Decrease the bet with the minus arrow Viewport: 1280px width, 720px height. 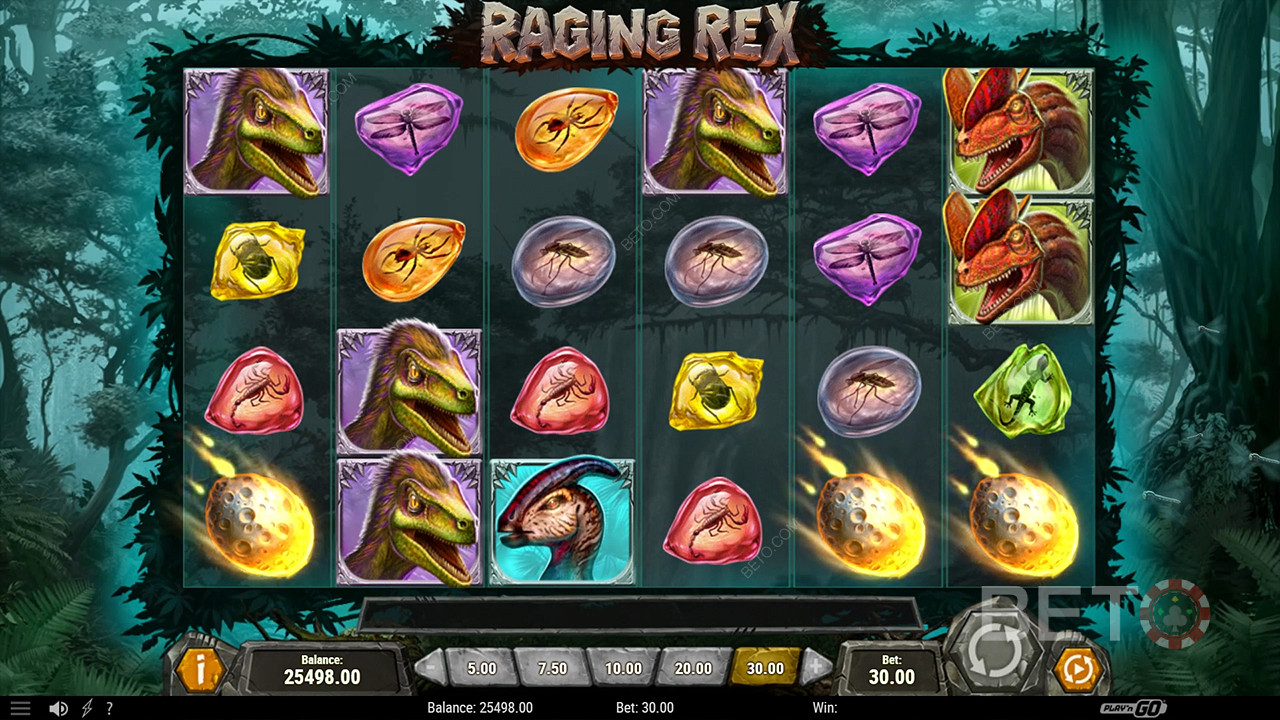[x=430, y=668]
